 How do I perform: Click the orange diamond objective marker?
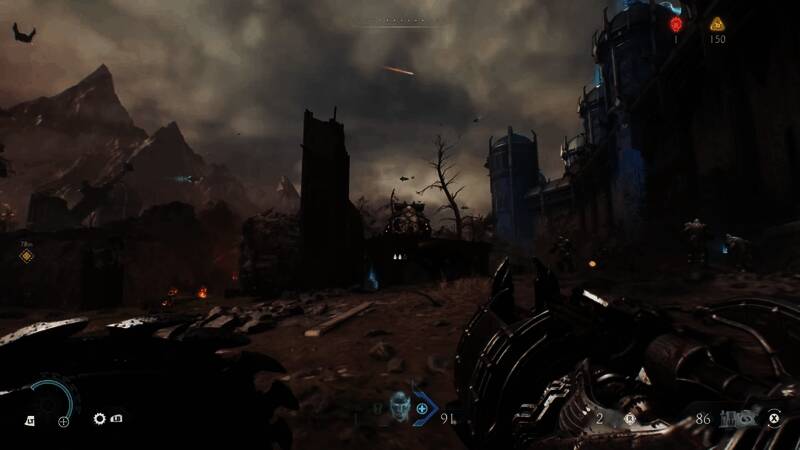tap(26, 256)
